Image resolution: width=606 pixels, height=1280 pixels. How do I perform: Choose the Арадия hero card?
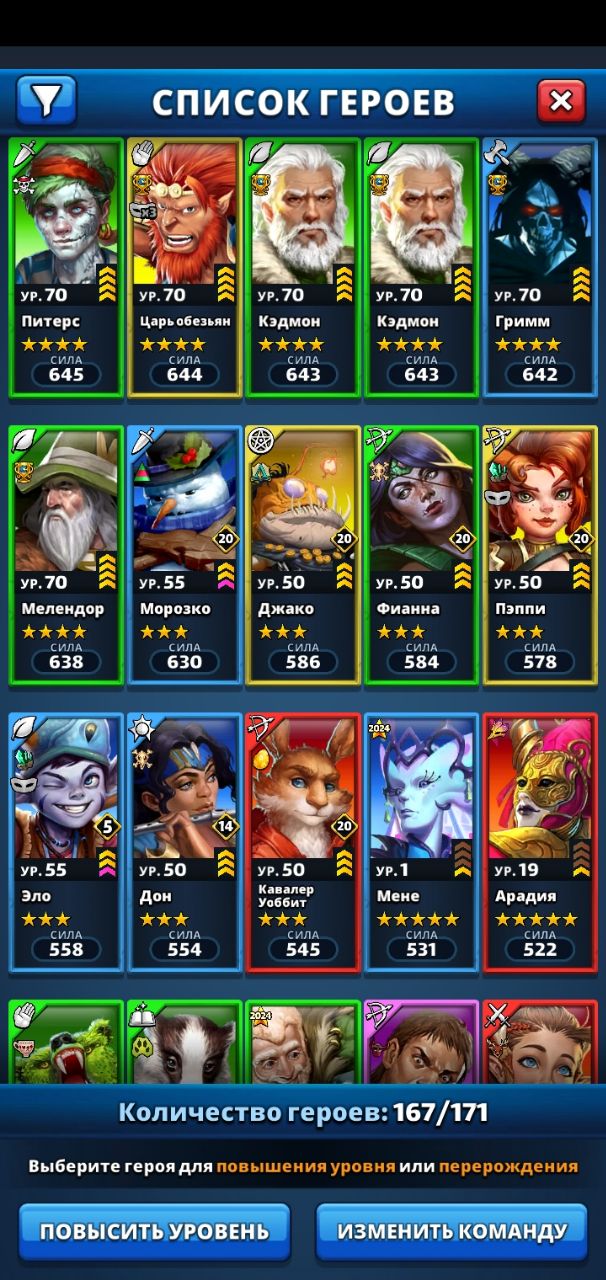pos(540,842)
